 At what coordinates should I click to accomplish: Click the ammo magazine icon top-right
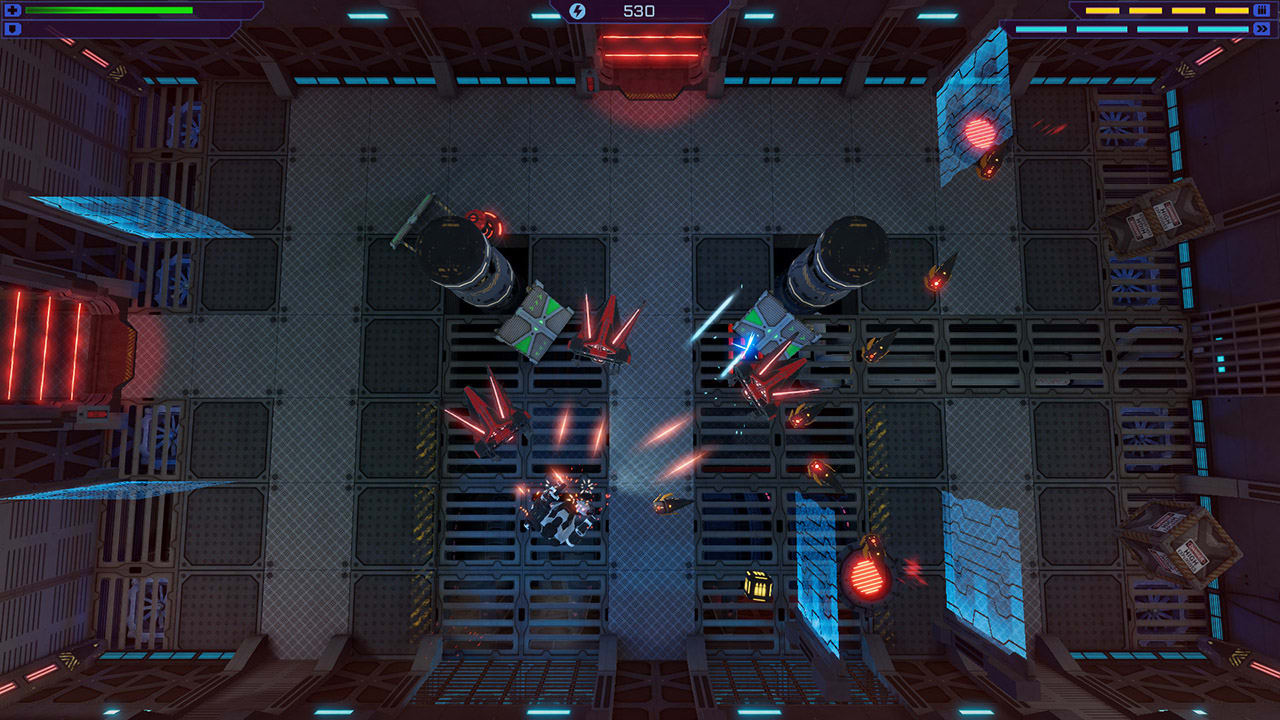point(1261,11)
